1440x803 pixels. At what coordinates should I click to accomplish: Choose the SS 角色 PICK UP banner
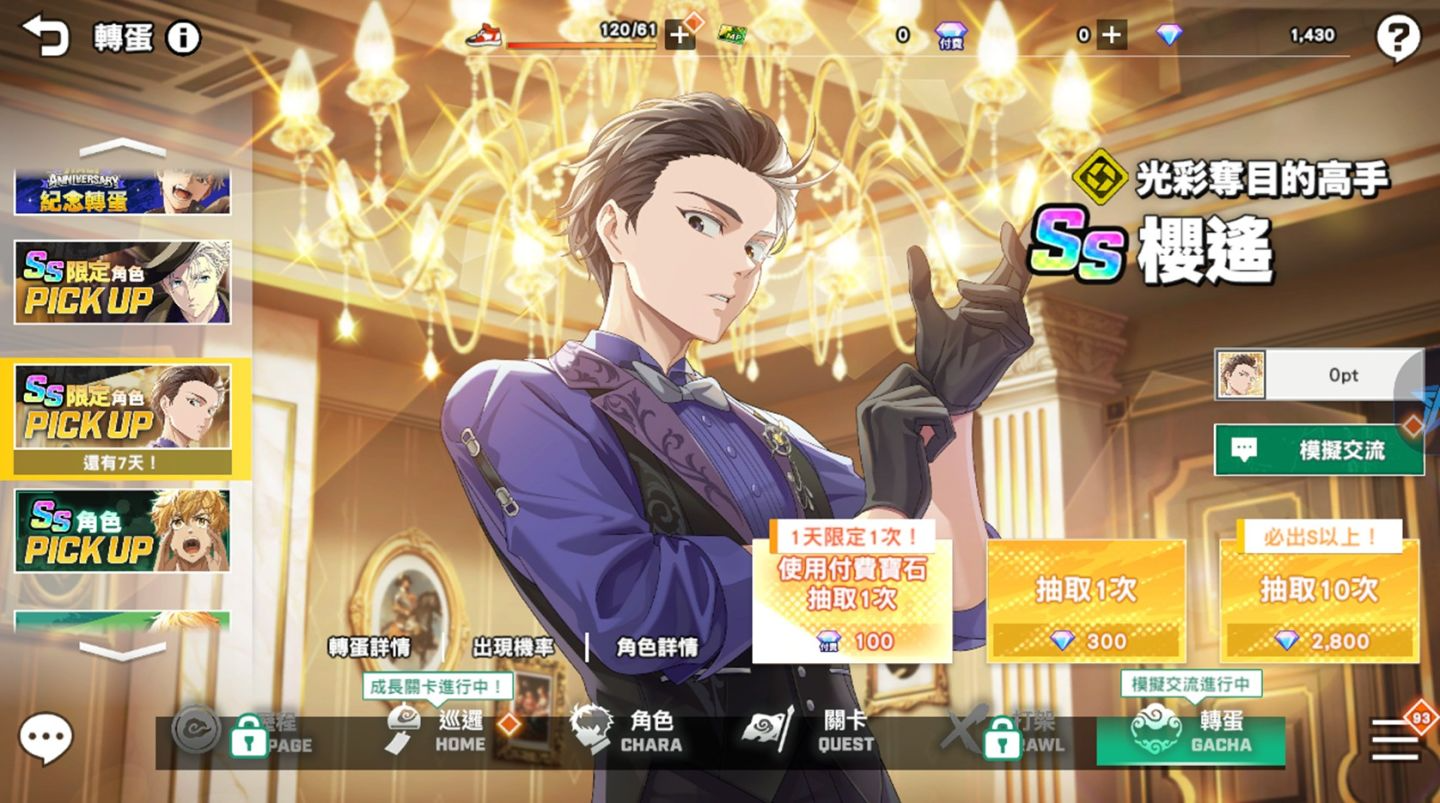tap(122, 531)
